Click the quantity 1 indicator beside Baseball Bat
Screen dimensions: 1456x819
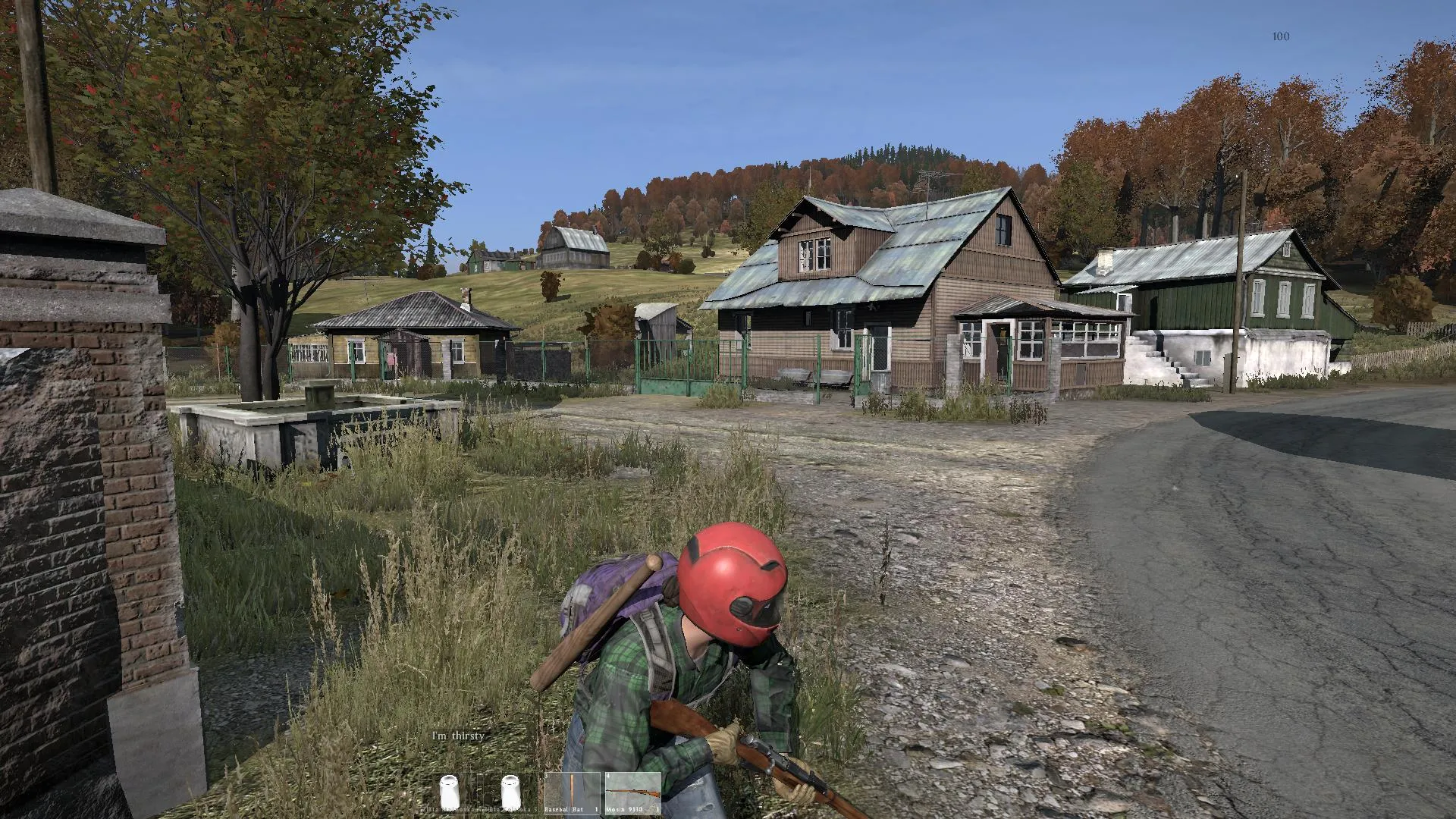(596, 809)
